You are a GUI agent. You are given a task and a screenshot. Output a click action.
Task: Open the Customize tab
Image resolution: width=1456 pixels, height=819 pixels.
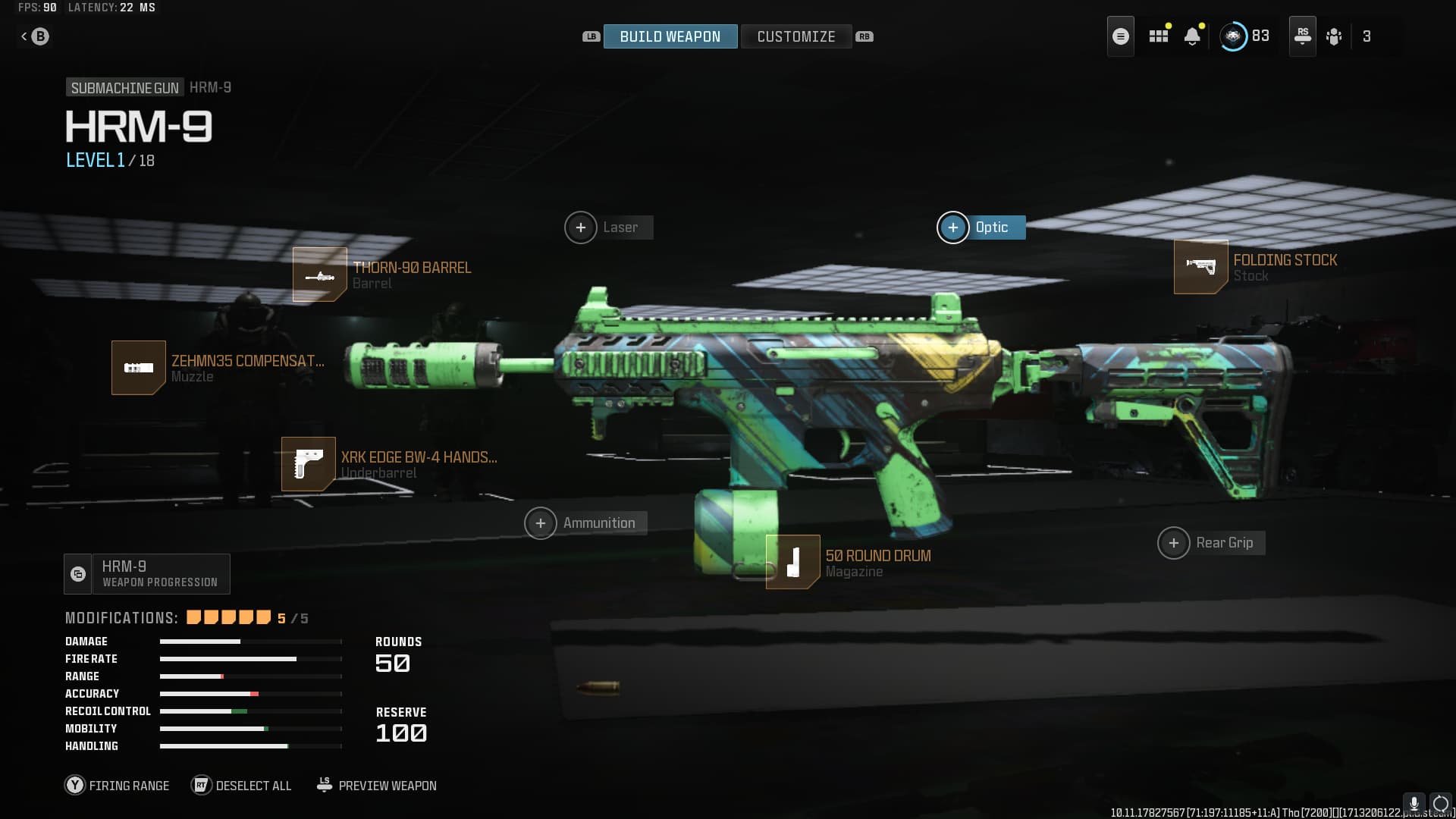[x=795, y=36]
